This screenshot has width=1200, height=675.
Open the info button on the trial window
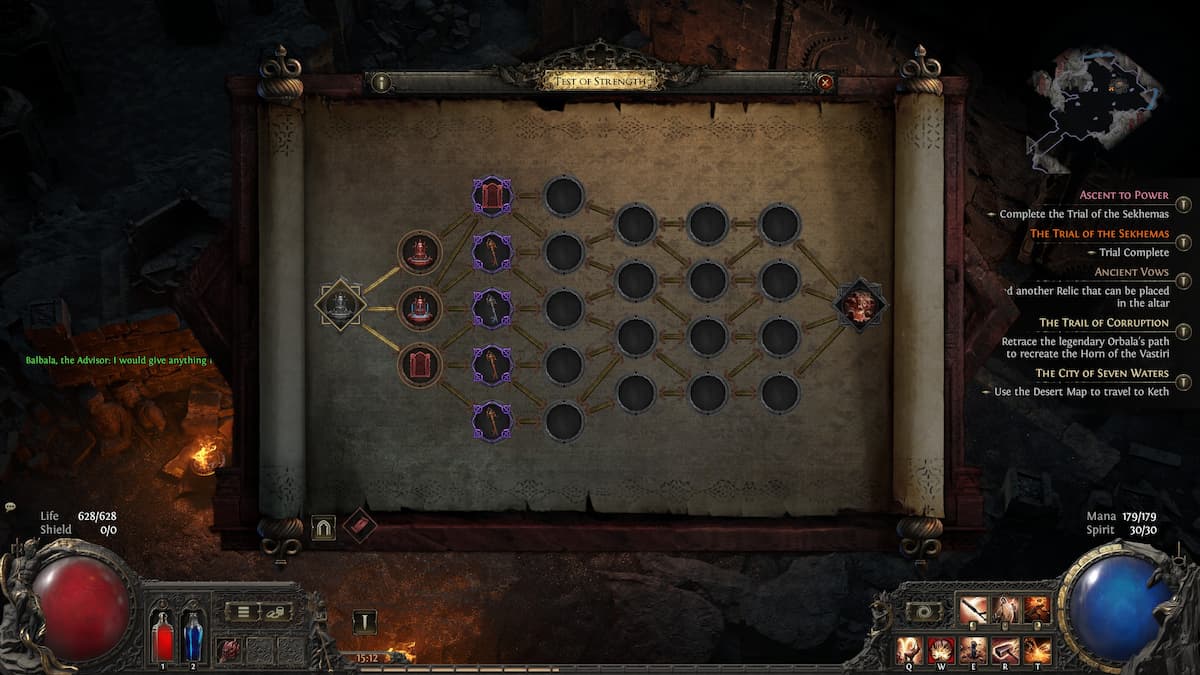[381, 83]
